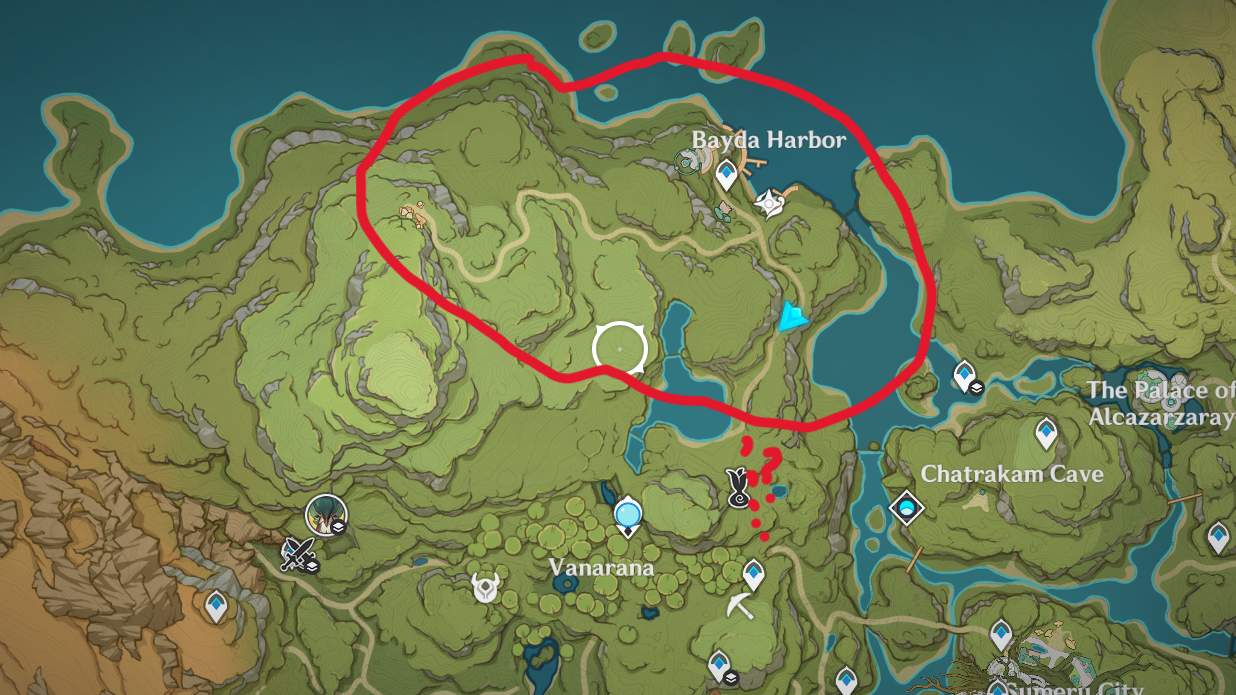Select the Bayda Harbor teleport waypoint

[727, 174]
